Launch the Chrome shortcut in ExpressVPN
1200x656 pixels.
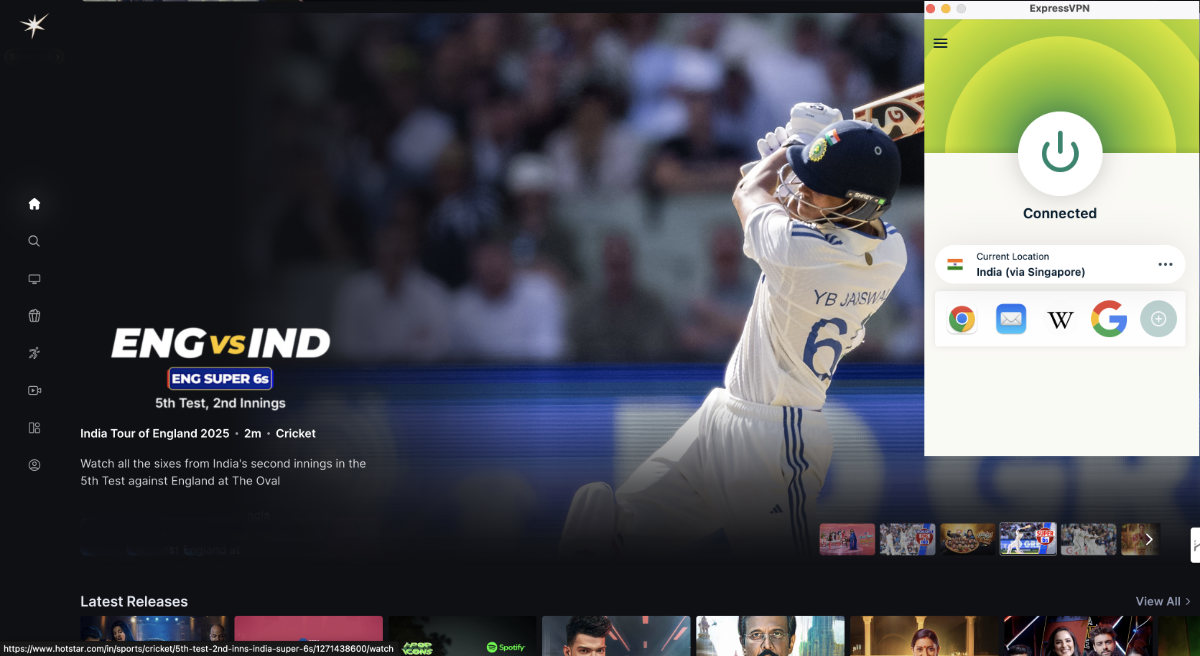click(x=962, y=319)
